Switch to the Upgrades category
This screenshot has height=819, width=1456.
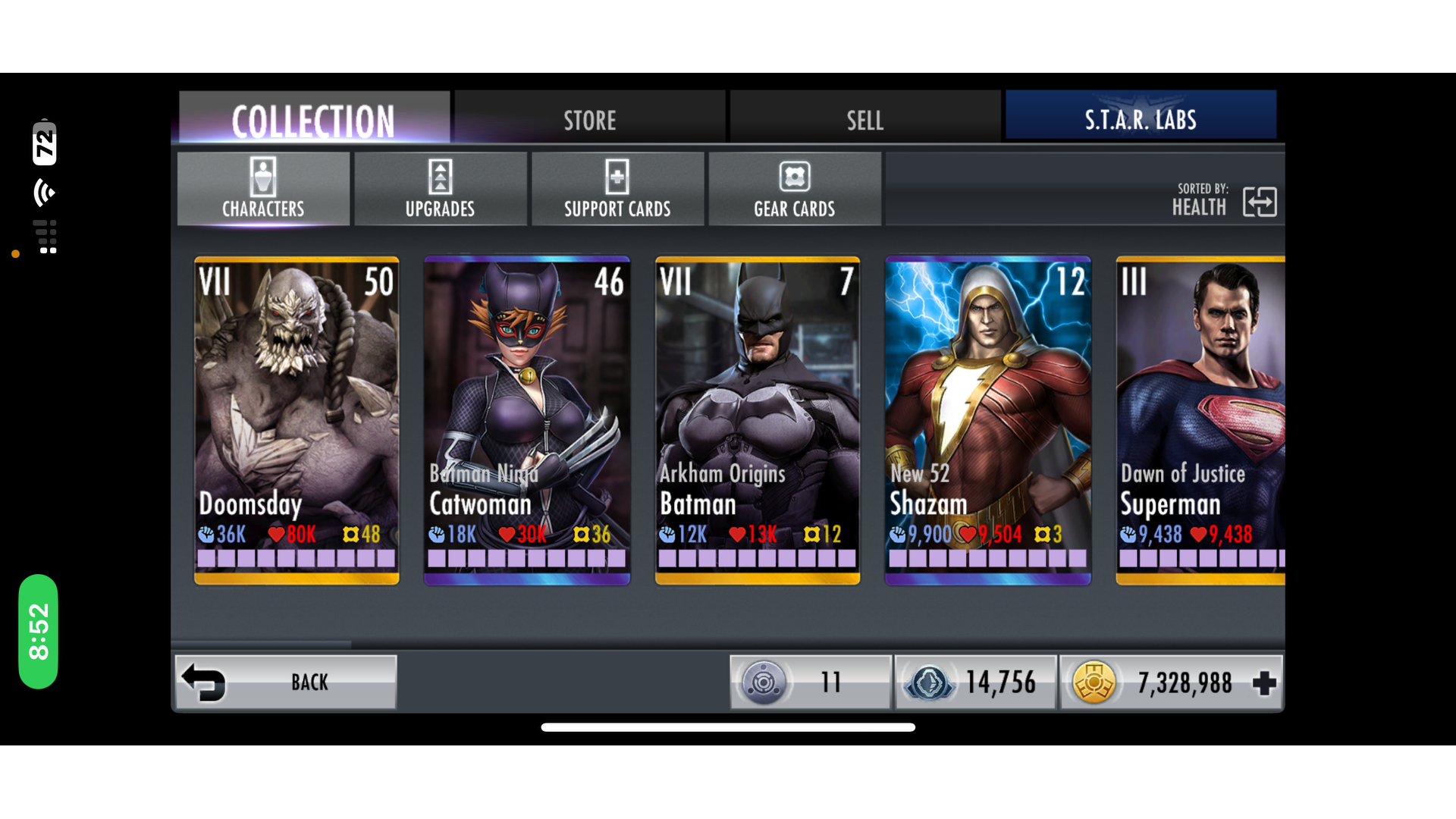tap(440, 189)
